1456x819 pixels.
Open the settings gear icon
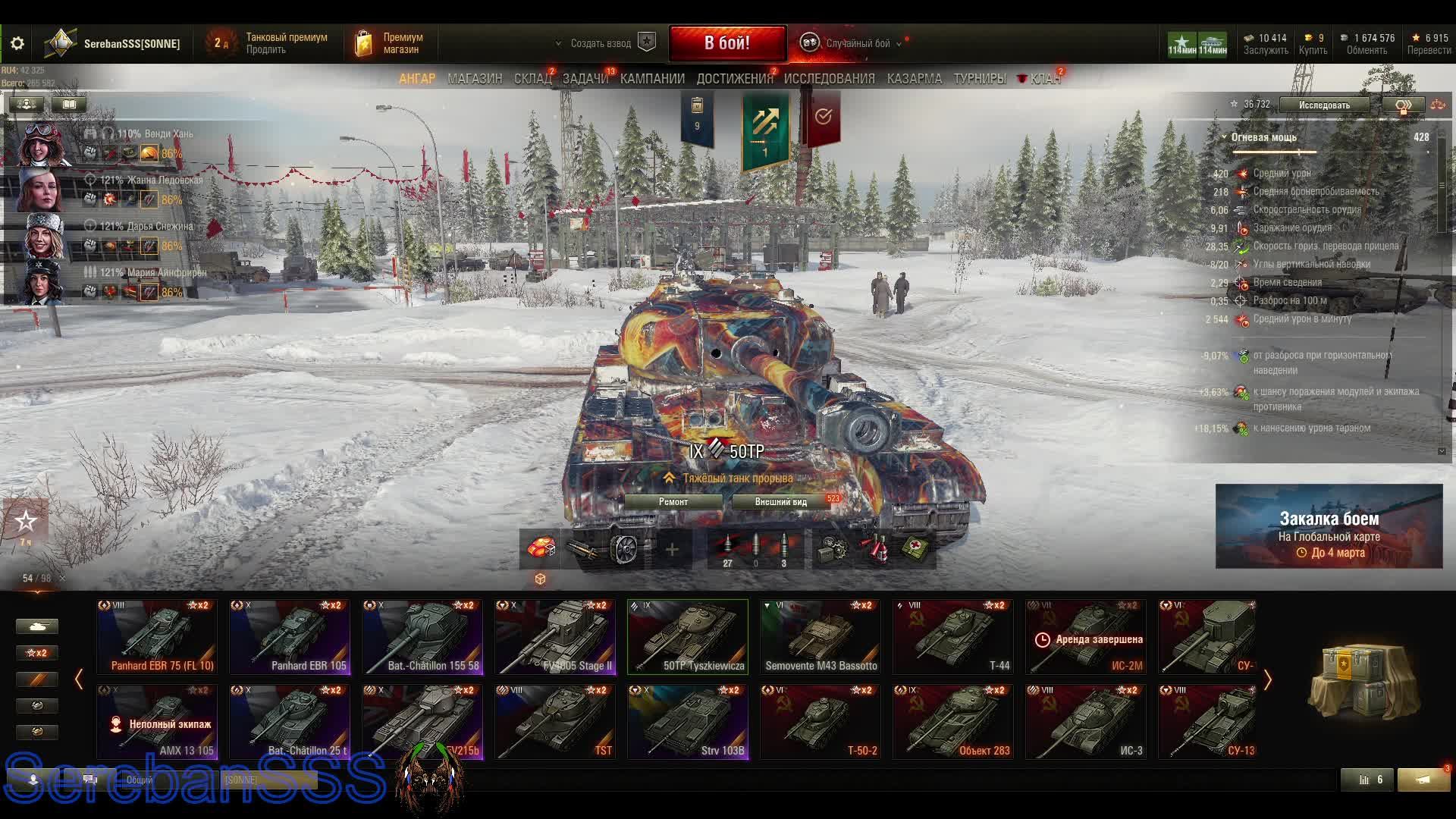point(17,44)
